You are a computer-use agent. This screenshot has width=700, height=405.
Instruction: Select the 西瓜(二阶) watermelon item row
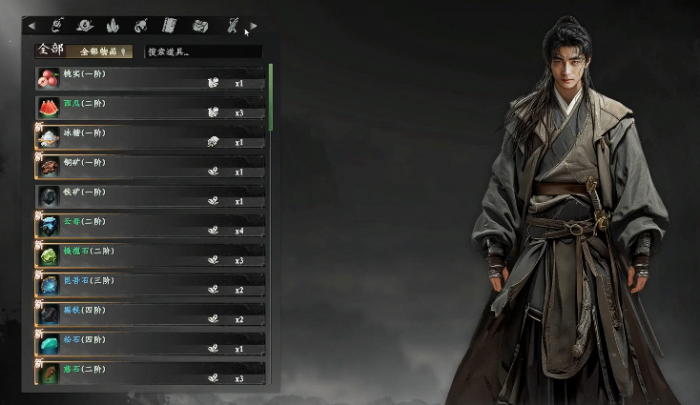click(150, 107)
